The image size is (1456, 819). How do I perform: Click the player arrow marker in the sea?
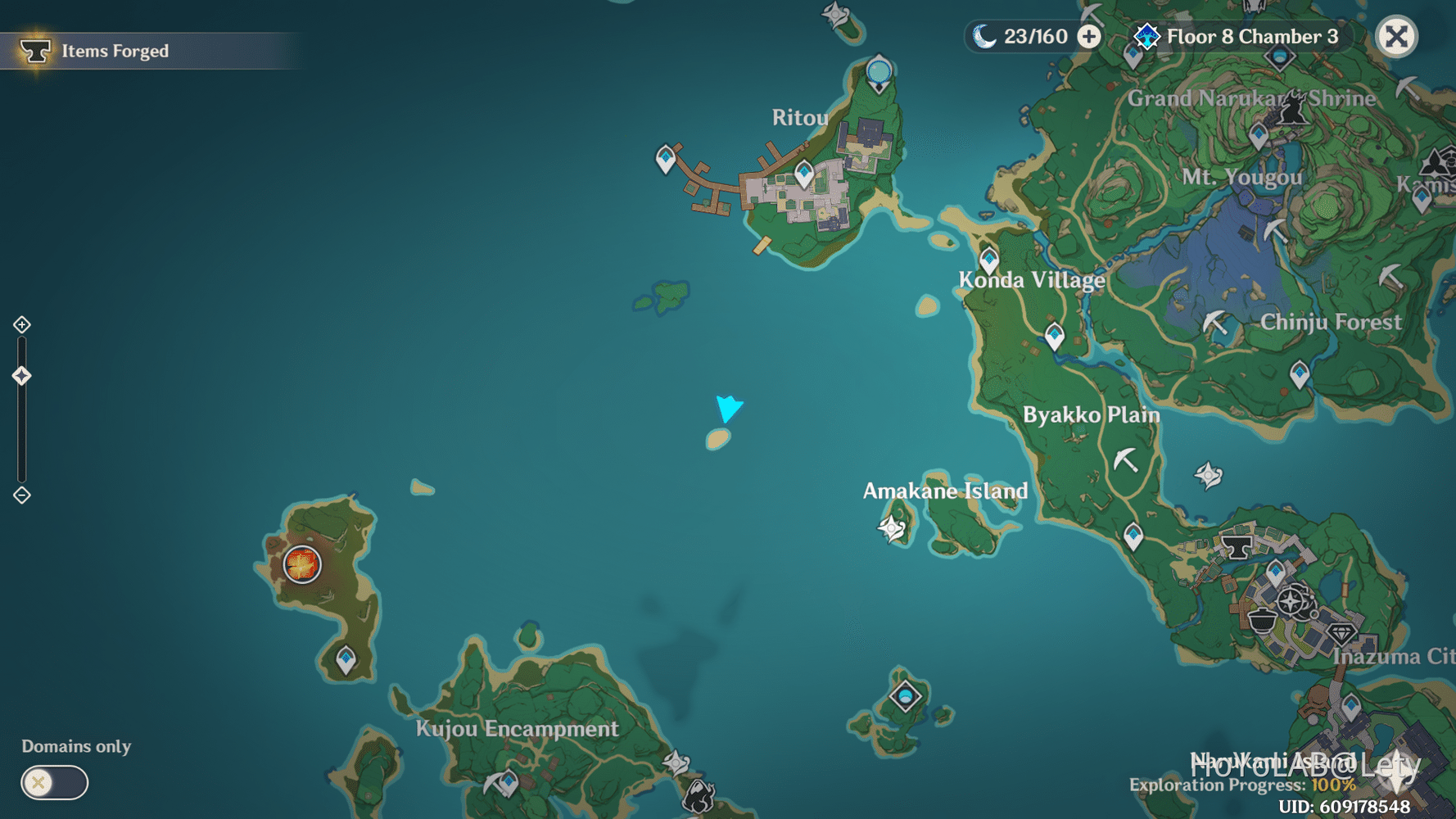pos(728,407)
